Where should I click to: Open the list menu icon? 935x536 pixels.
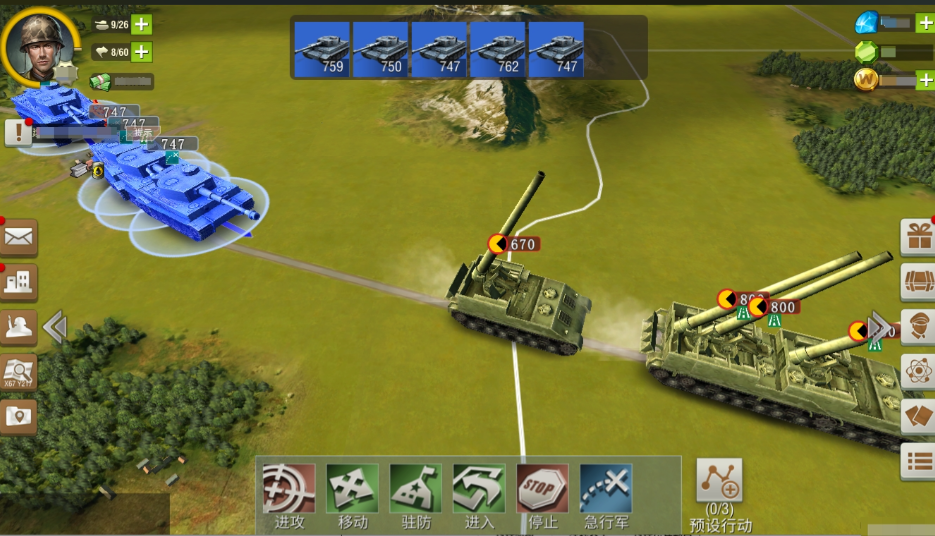click(918, 461)
